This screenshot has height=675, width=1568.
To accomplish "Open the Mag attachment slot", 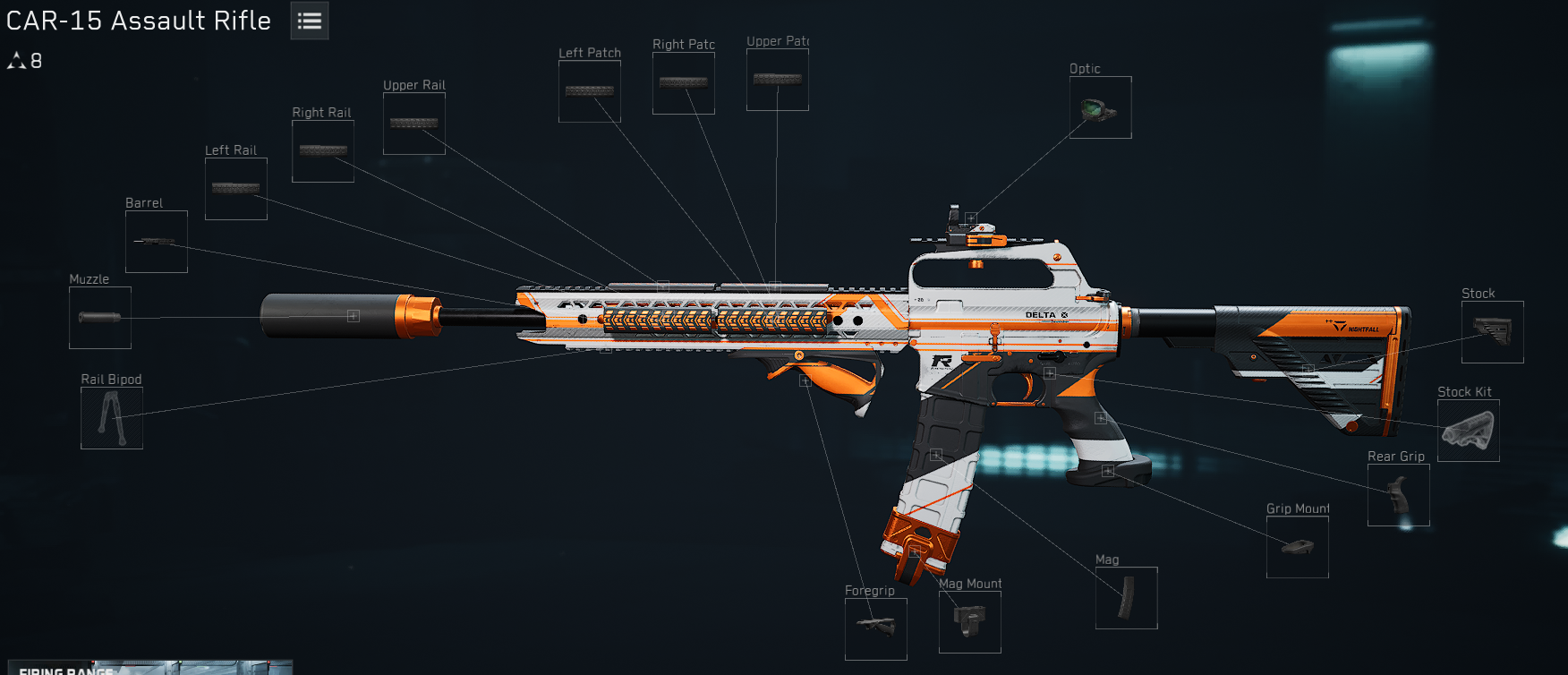I will 1126,597.
